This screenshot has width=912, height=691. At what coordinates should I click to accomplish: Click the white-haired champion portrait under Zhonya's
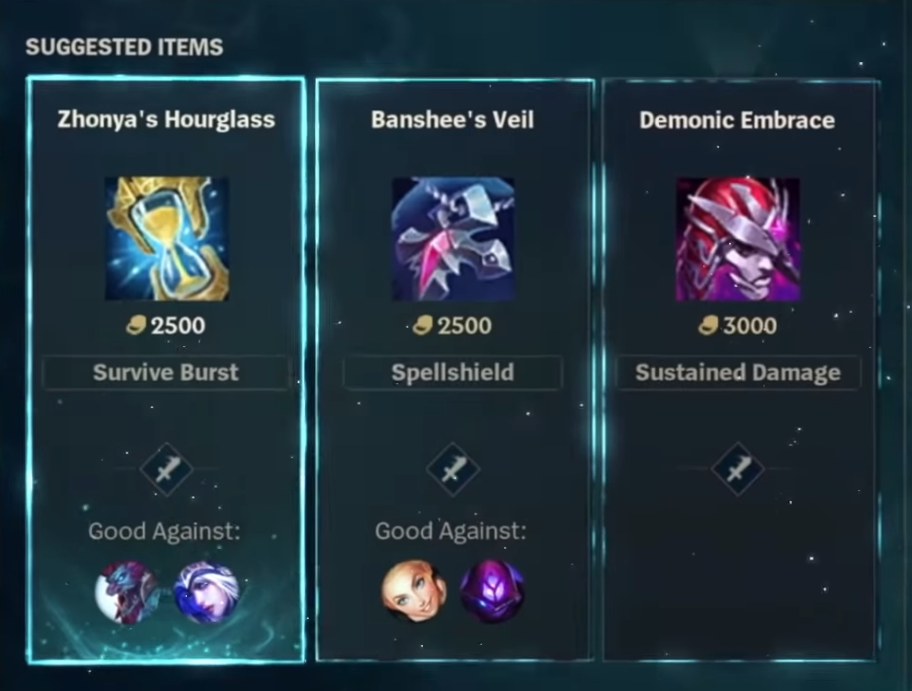point(207,592)
